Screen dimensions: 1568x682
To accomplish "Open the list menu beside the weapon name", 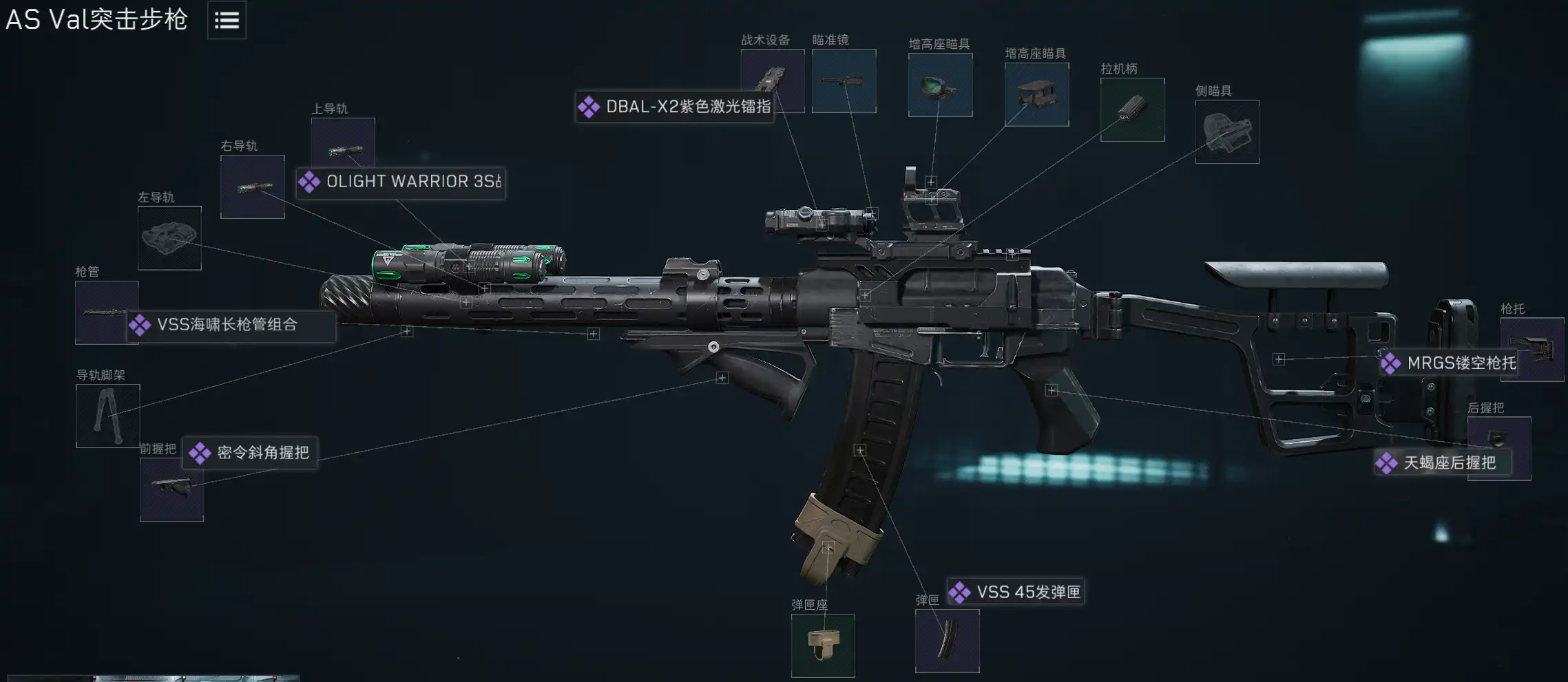I will 227,21.
